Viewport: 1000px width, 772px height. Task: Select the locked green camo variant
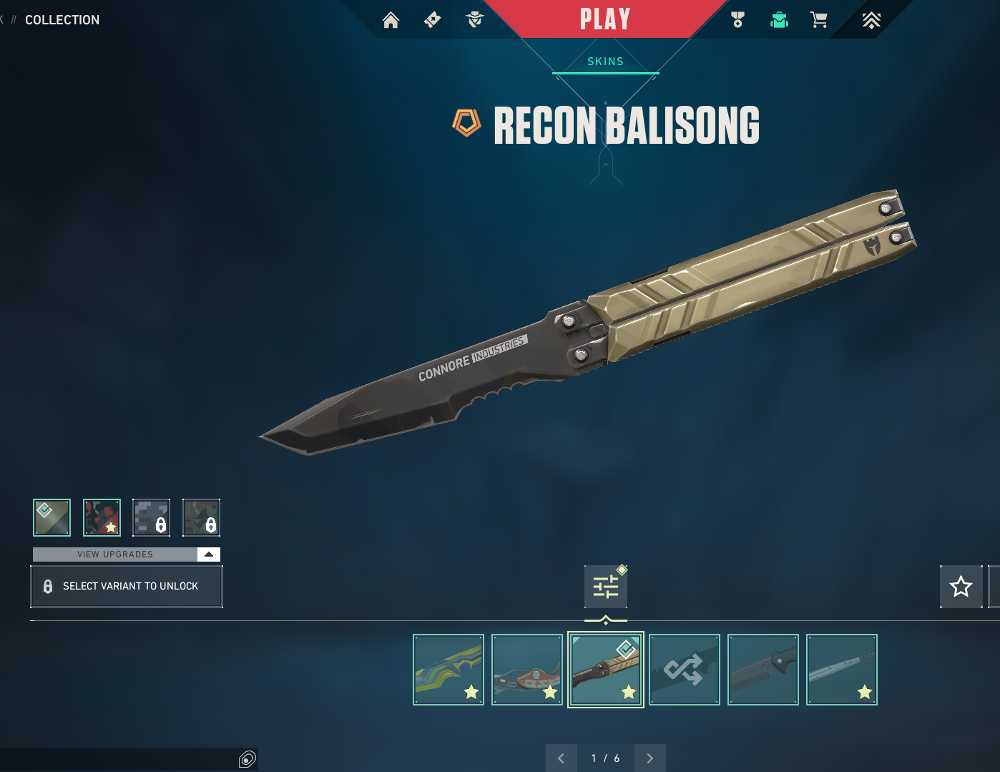click(x=201, y=518)
